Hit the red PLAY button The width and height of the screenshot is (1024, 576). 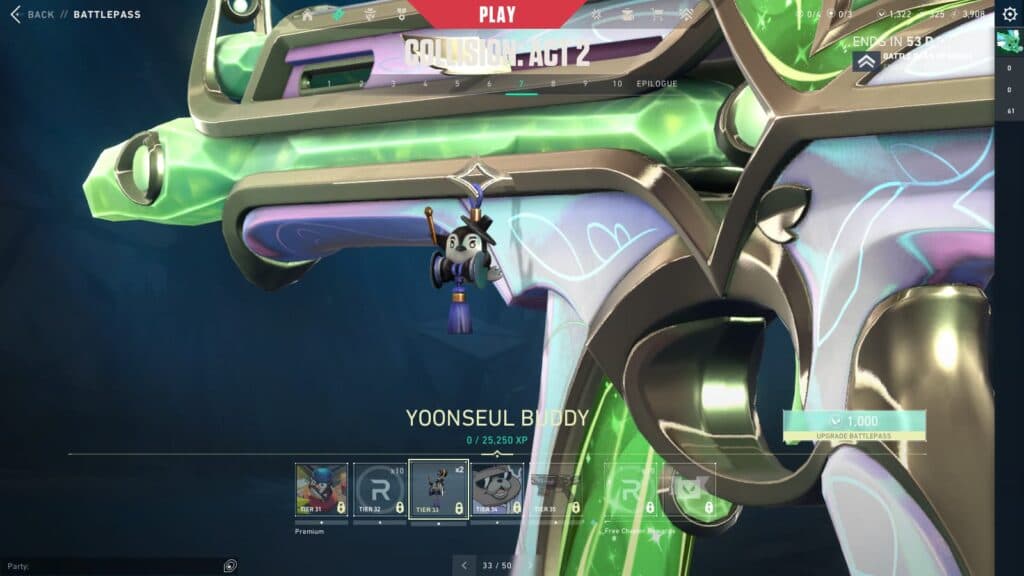pyautogui.click(x=497, y=15)
